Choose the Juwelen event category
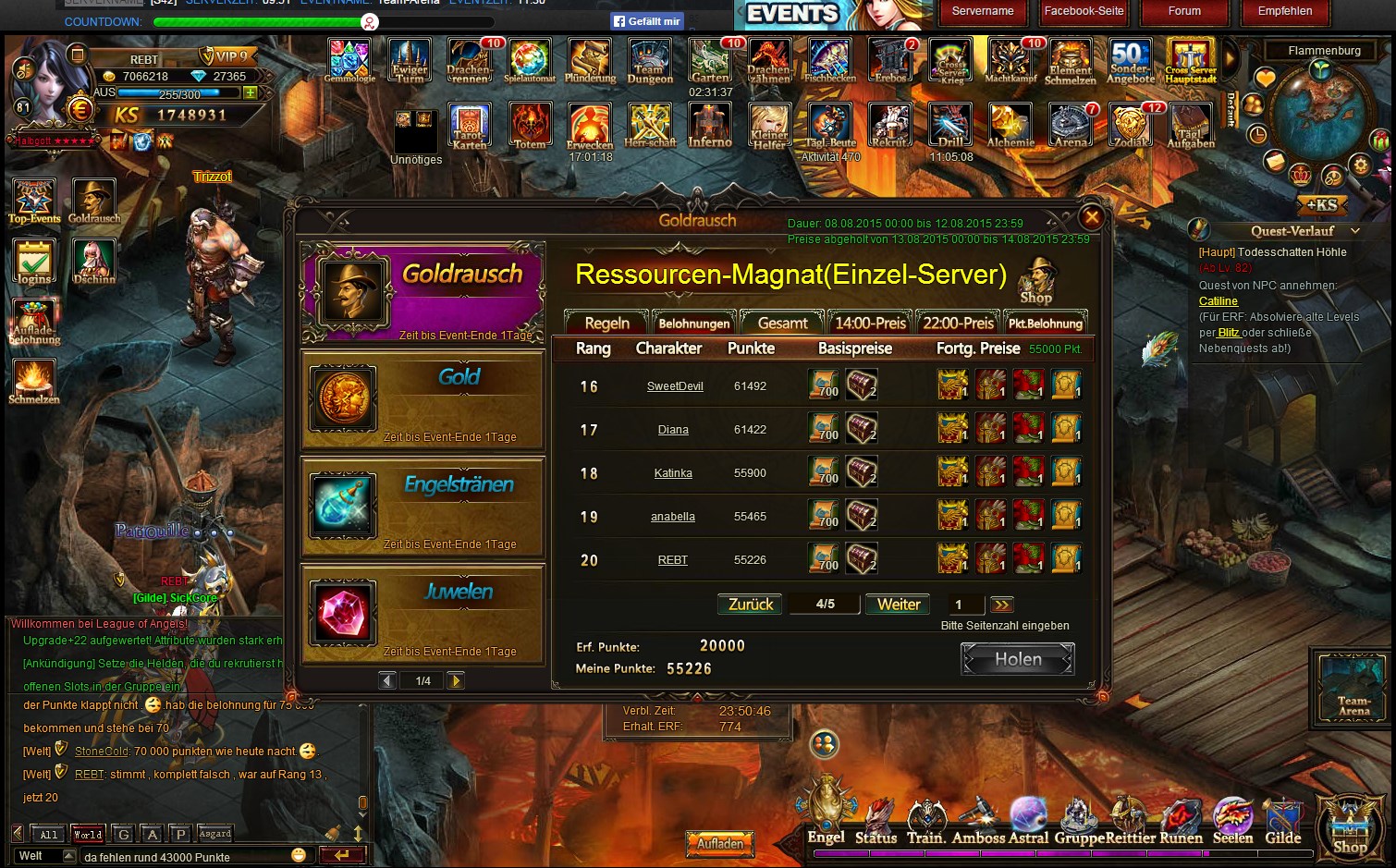The width and height of the screenshot is (1396, 868). click(x=422, y=614)
